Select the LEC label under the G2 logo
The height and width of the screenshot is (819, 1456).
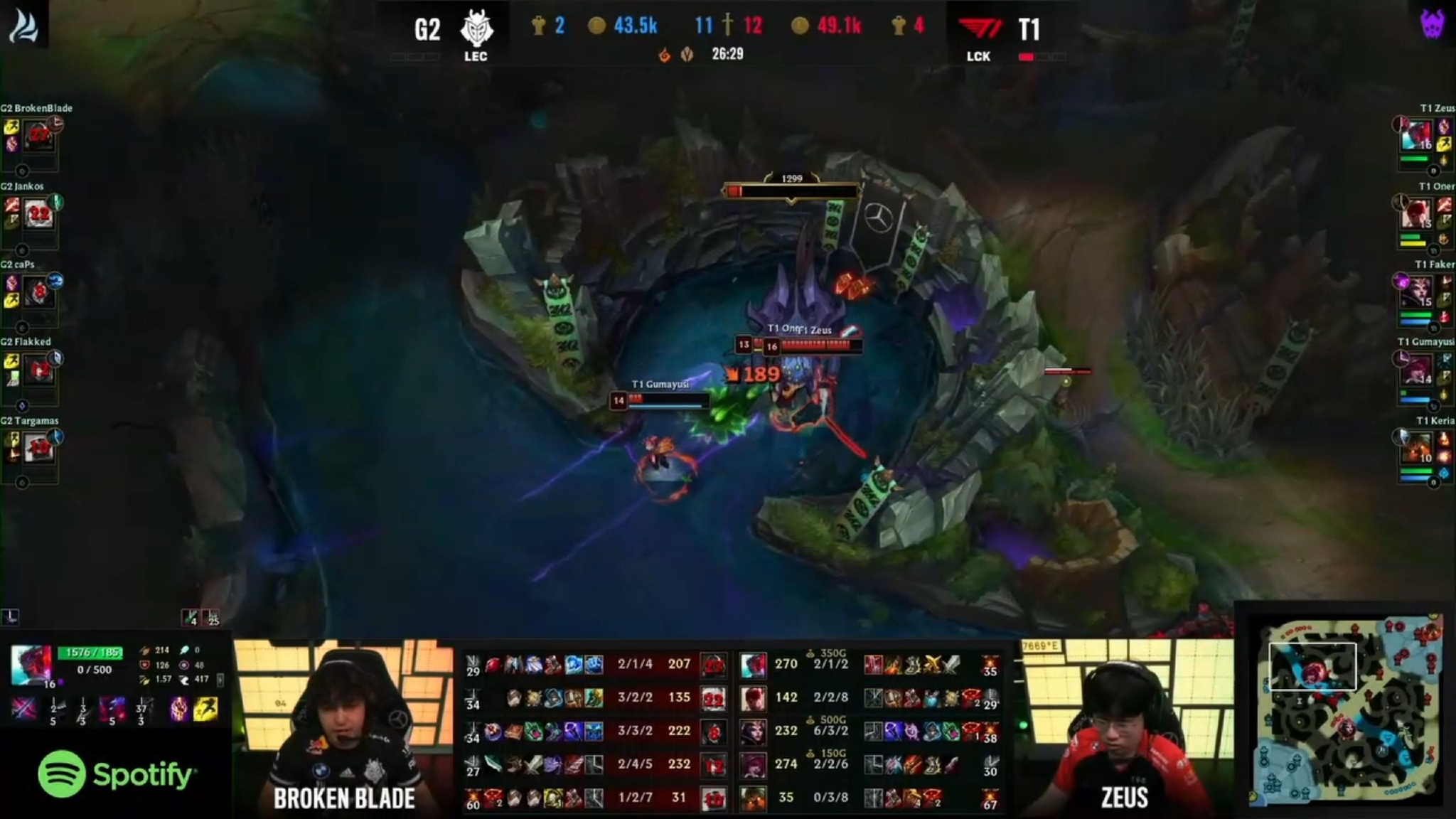click(475, 57)
